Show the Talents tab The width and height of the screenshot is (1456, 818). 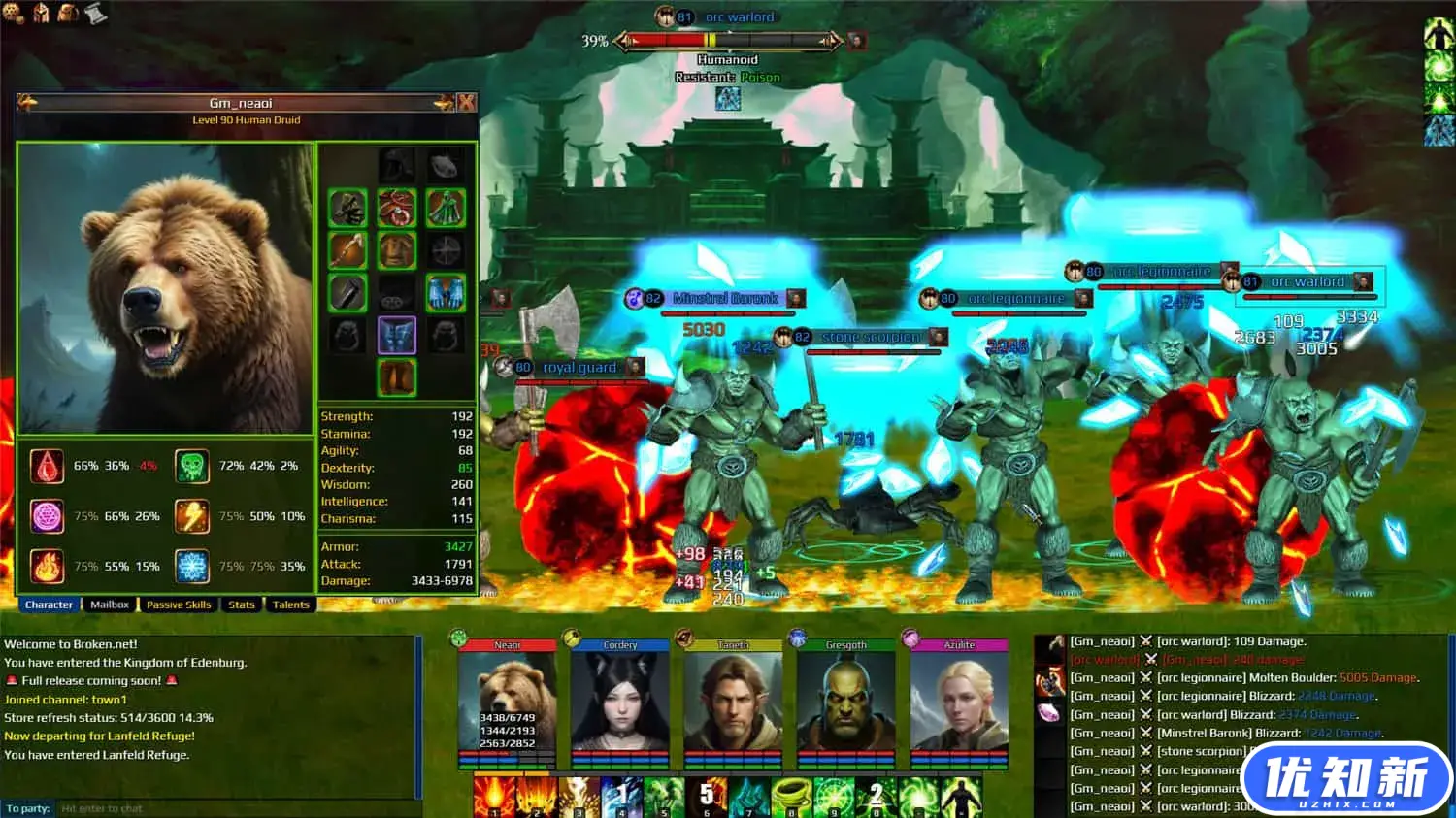[290, 605]
